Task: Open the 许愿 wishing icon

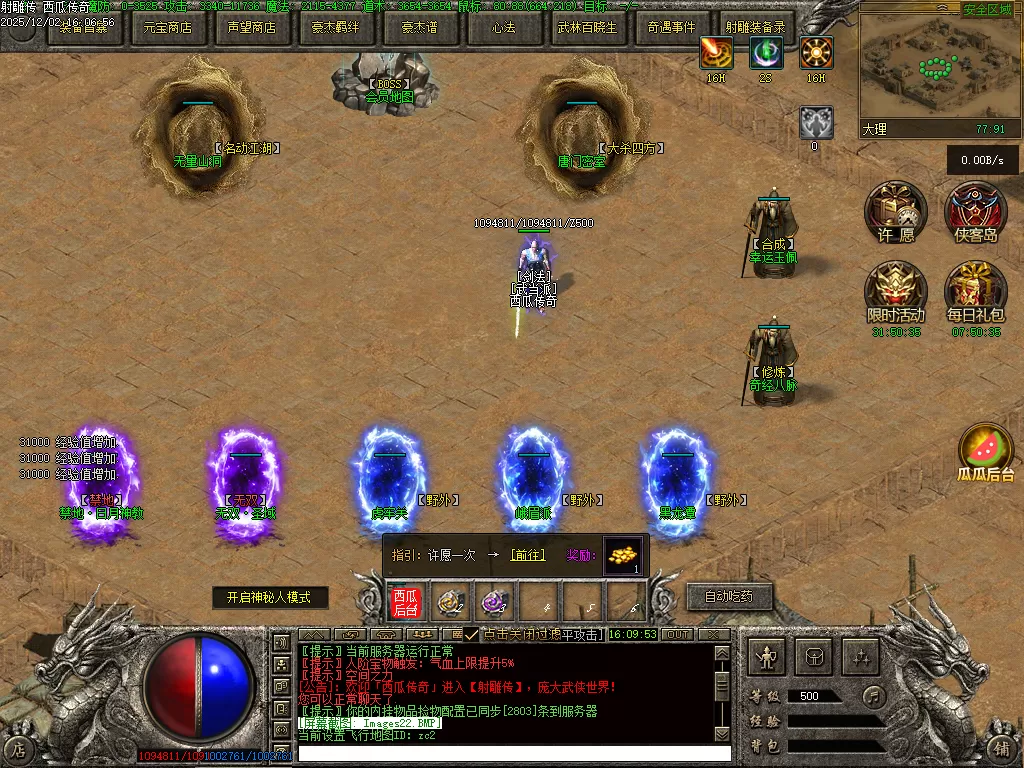Action: coord(895,210)
